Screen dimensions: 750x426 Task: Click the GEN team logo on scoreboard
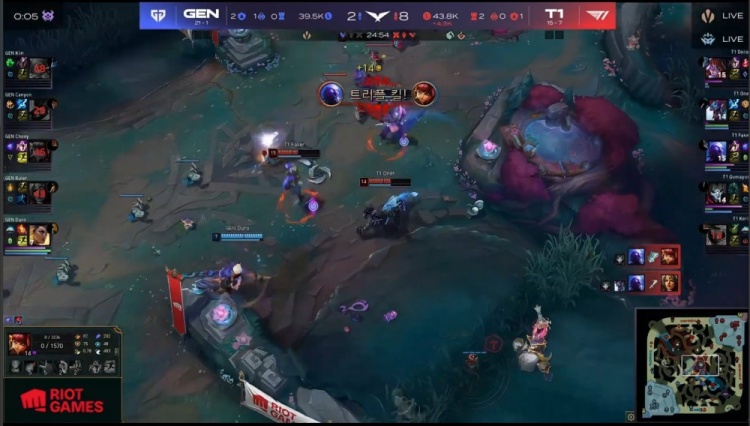[x=158, y=16]
